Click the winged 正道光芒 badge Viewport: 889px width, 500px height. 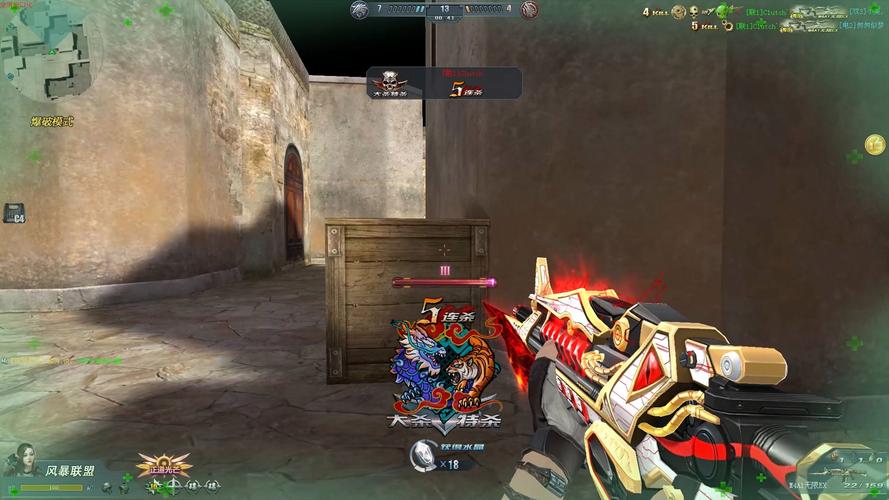click(164, 466)
